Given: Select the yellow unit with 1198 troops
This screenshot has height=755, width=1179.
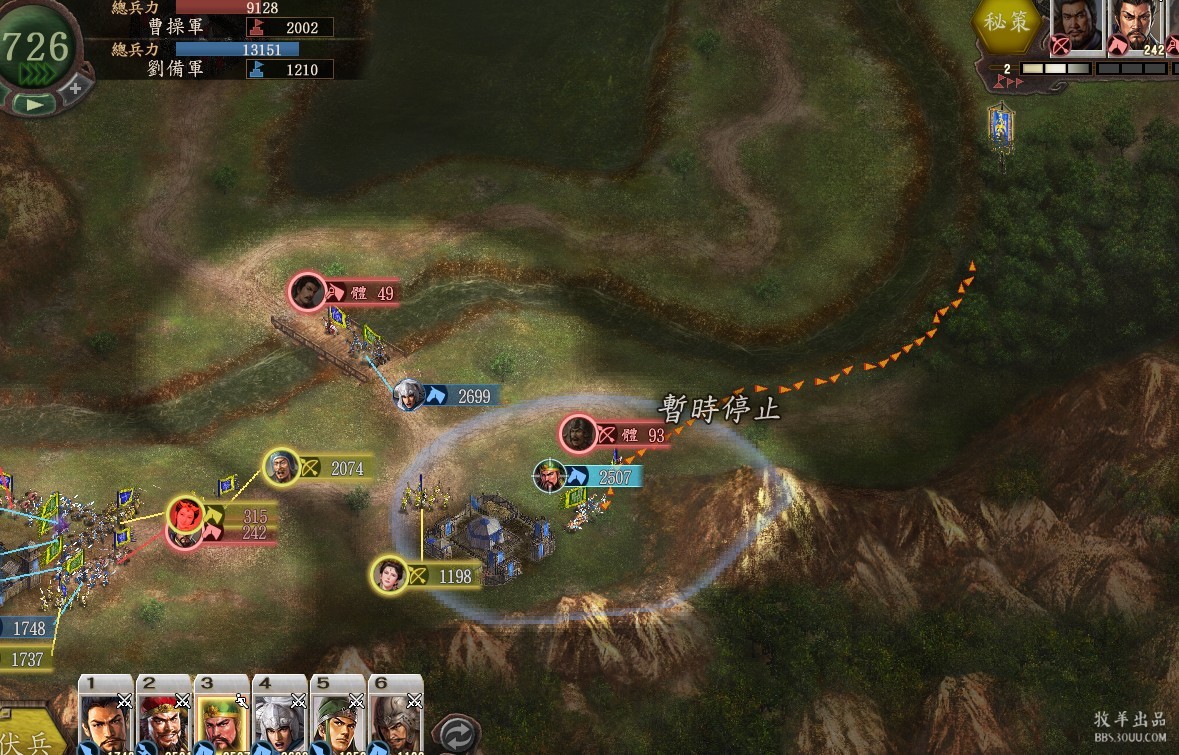Looking at the screenshot, I should pyautogui.click(x=390, y=575).
